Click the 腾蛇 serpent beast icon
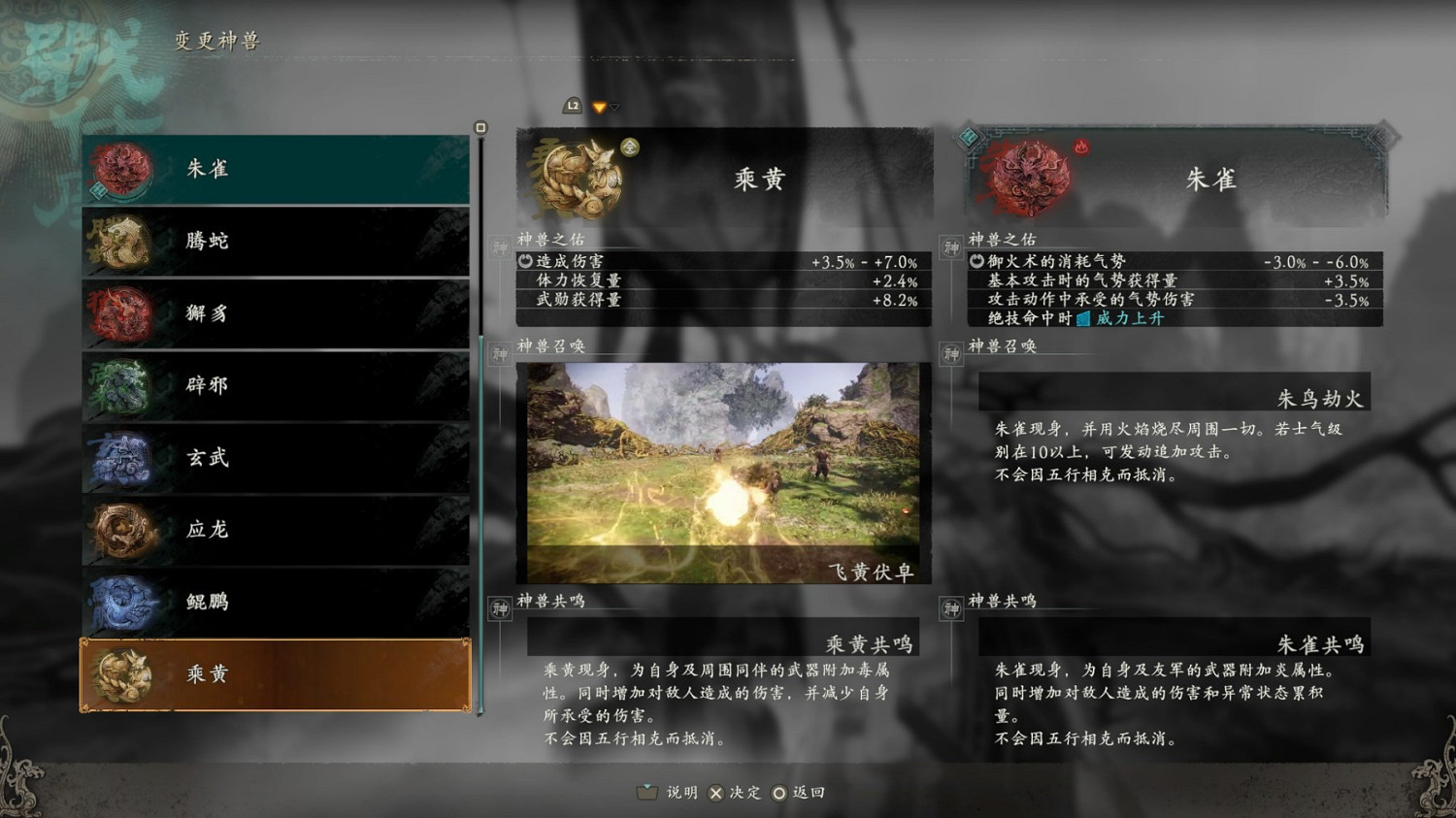 (x=123, y=241)
